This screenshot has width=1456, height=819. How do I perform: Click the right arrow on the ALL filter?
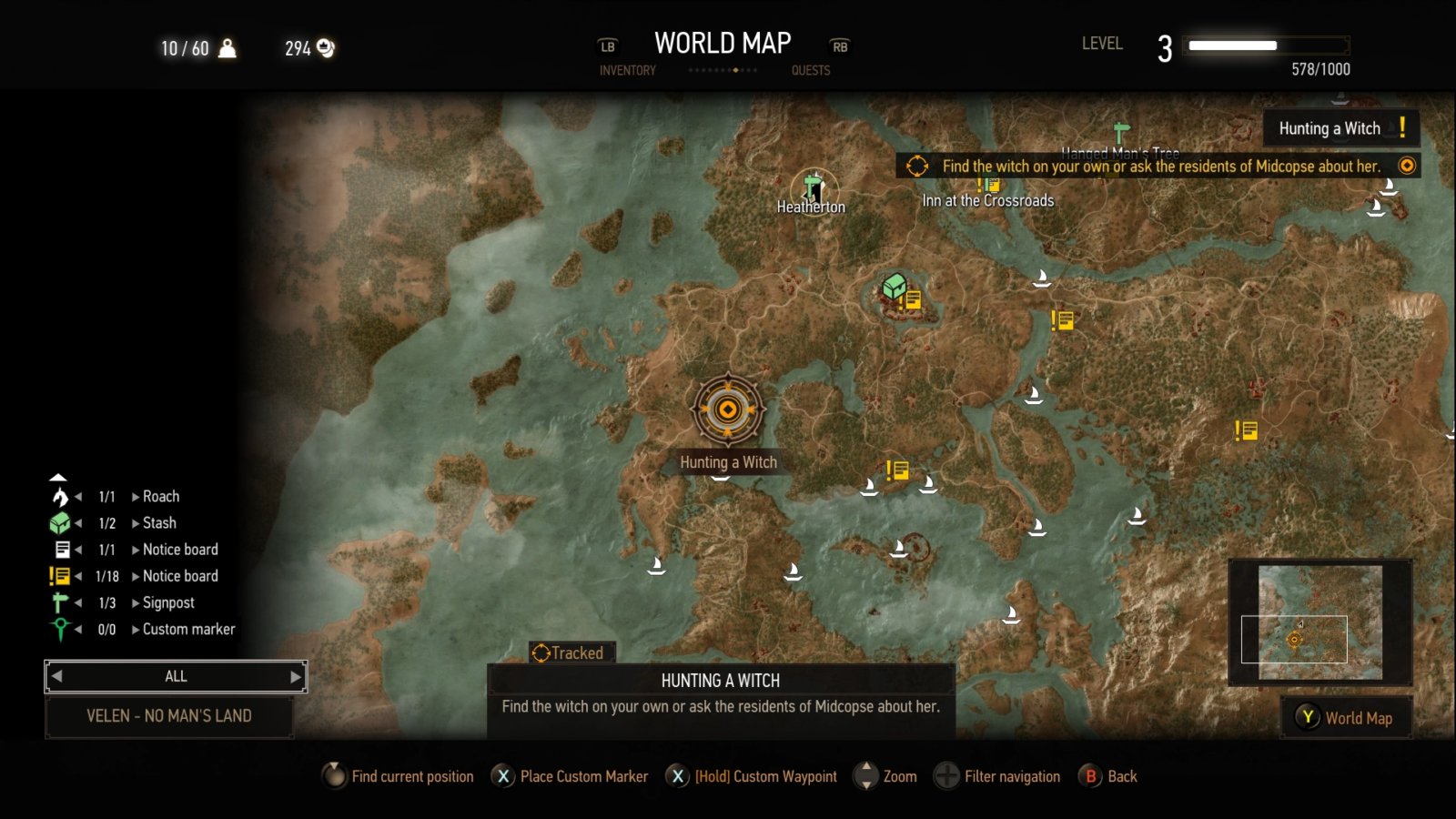pyautogui.click(x=296, y=676)
